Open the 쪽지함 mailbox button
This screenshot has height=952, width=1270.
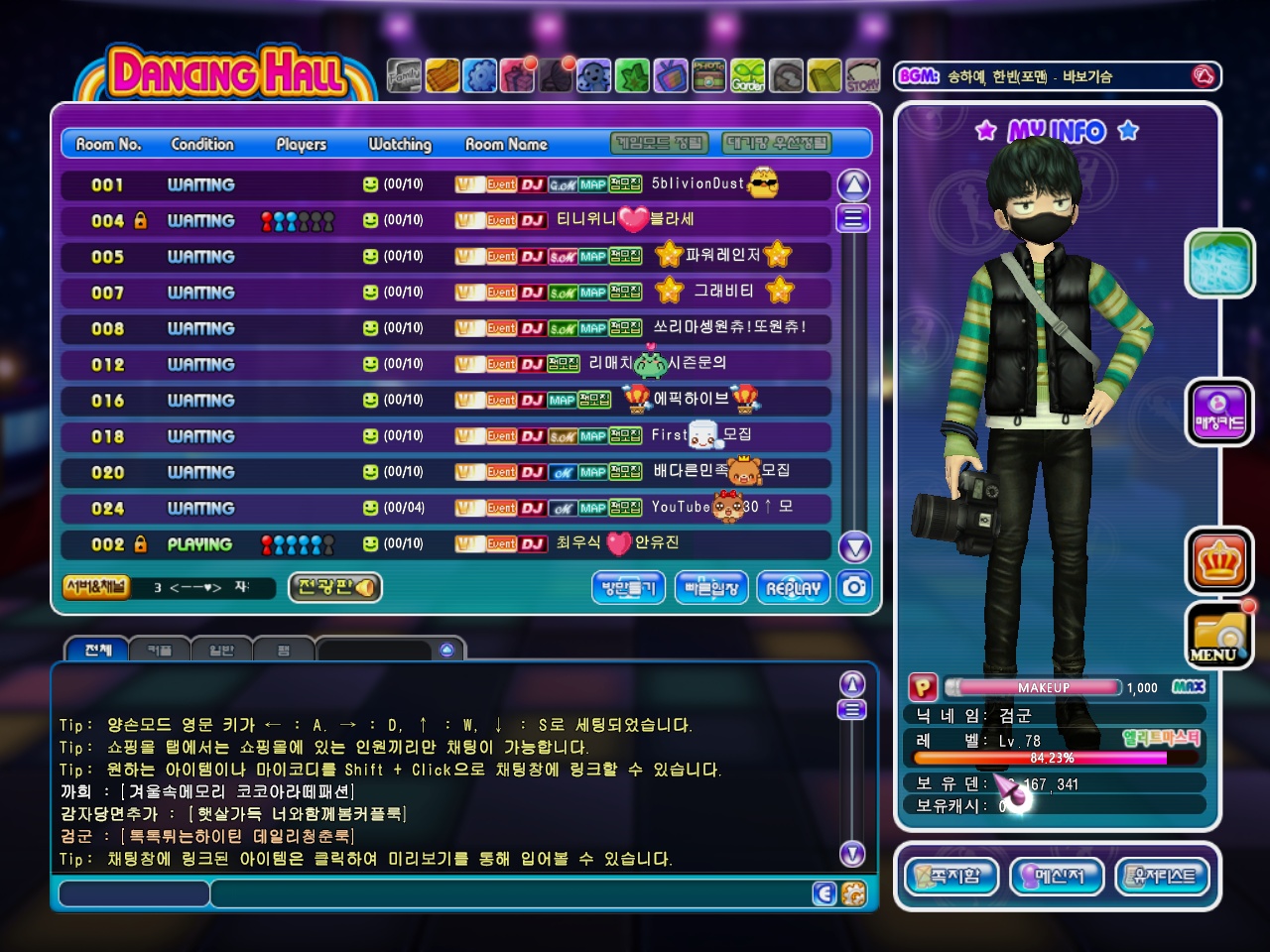tap(952, 876)
